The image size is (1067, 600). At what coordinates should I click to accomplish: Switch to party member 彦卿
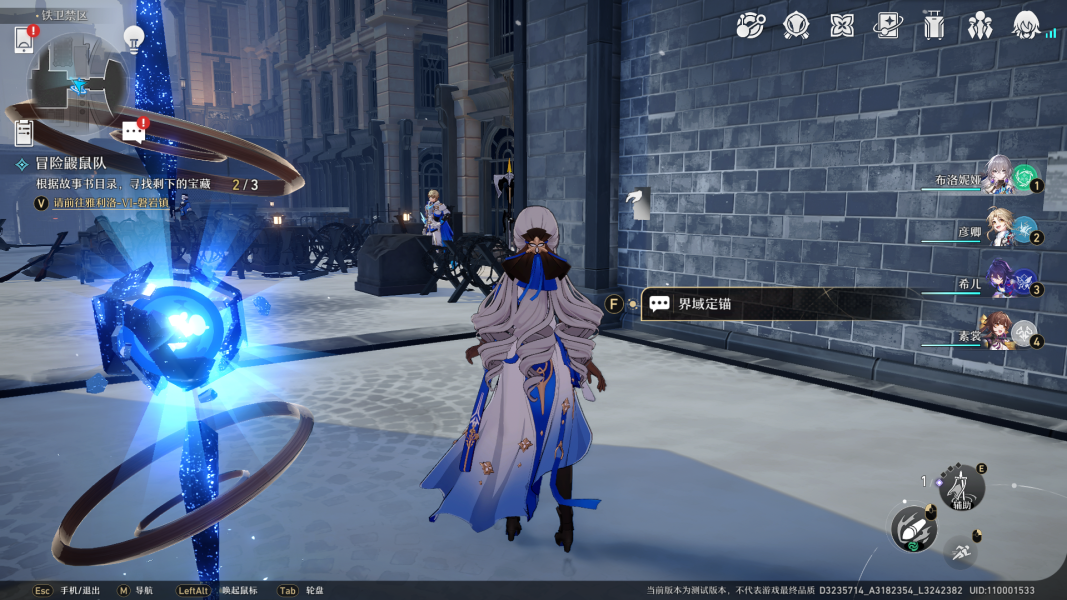pyautogui.click(x=1000, y=229)
